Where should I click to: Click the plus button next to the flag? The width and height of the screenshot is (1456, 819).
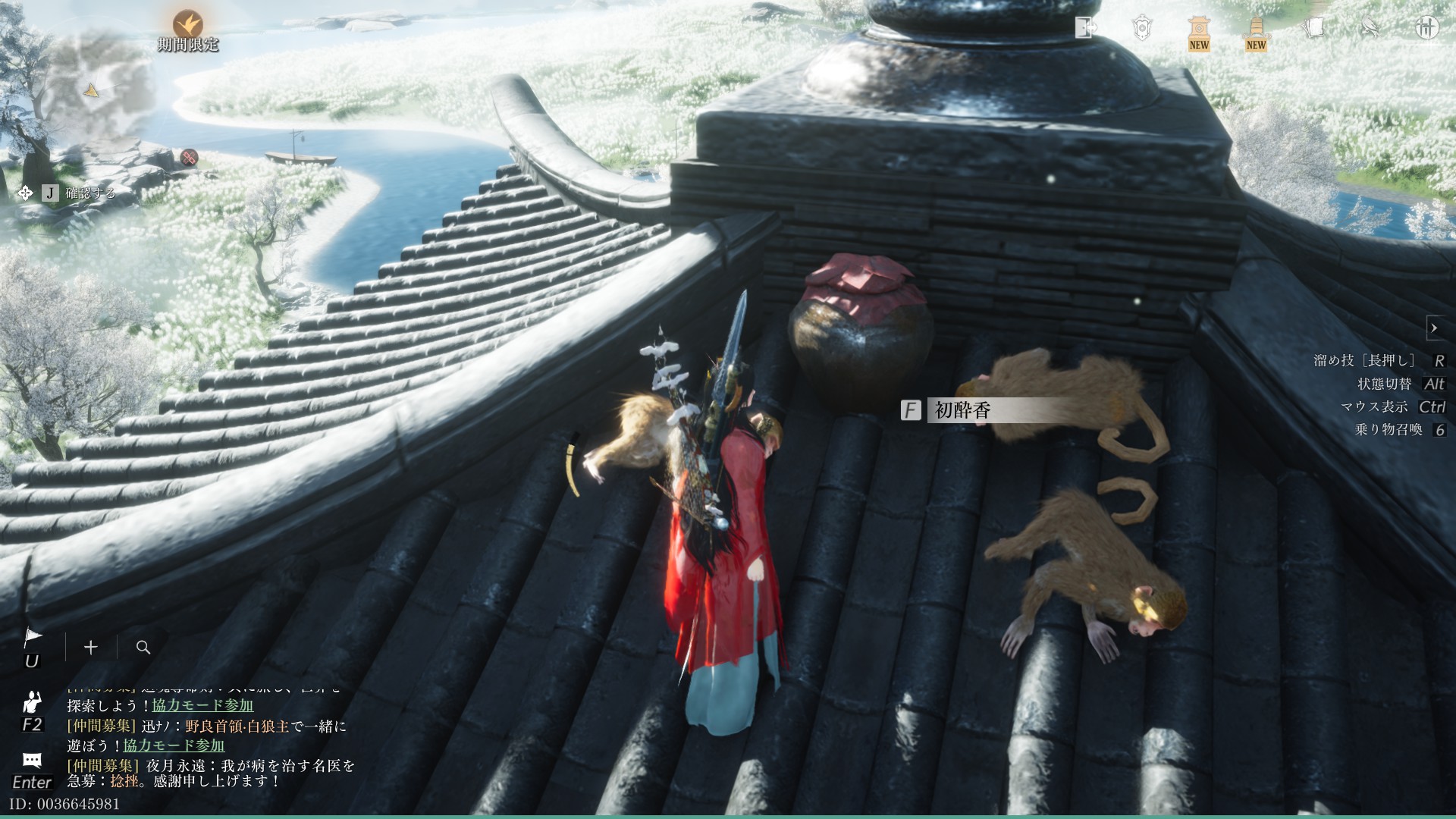coord(91,647)
